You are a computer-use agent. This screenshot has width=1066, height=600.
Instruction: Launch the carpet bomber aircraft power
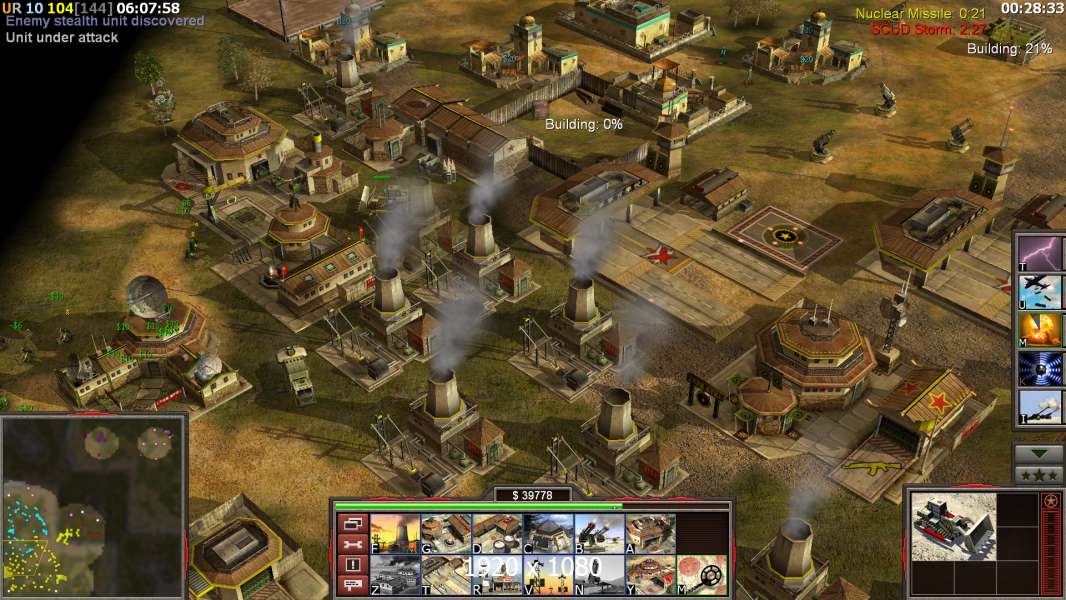coord(1040,291)
